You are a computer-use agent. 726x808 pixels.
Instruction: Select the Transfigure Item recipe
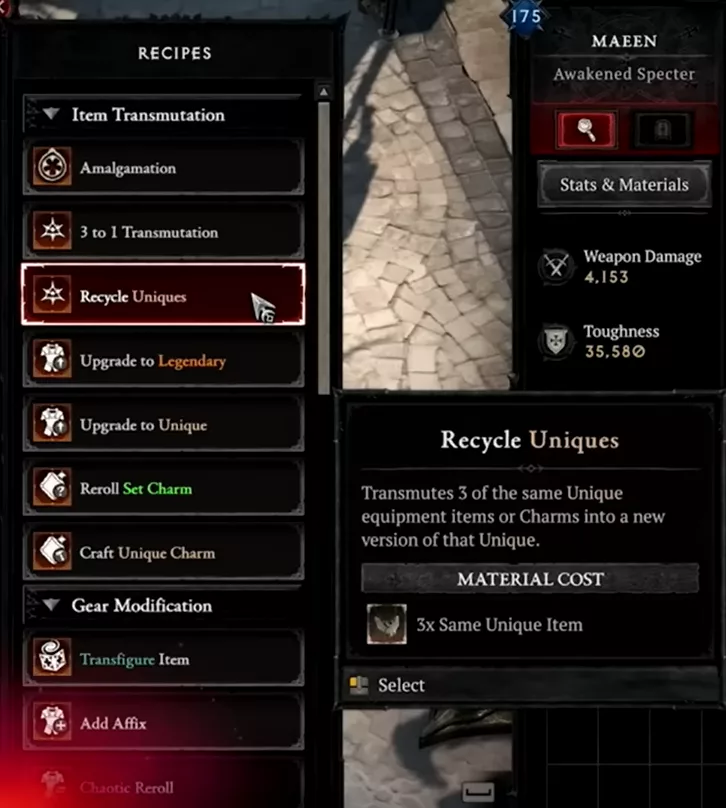163,660
